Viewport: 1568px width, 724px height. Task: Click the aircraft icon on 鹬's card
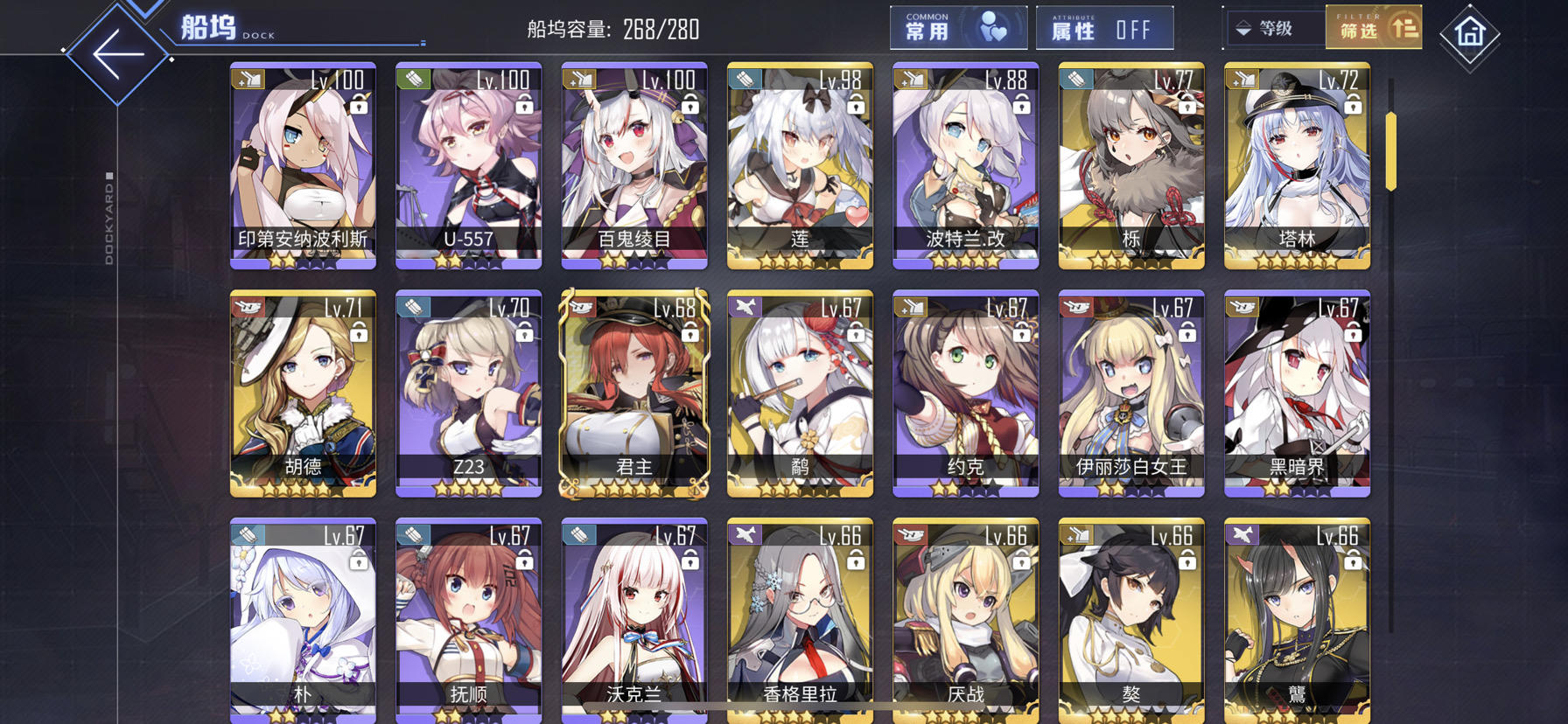(x=743, y=307)
